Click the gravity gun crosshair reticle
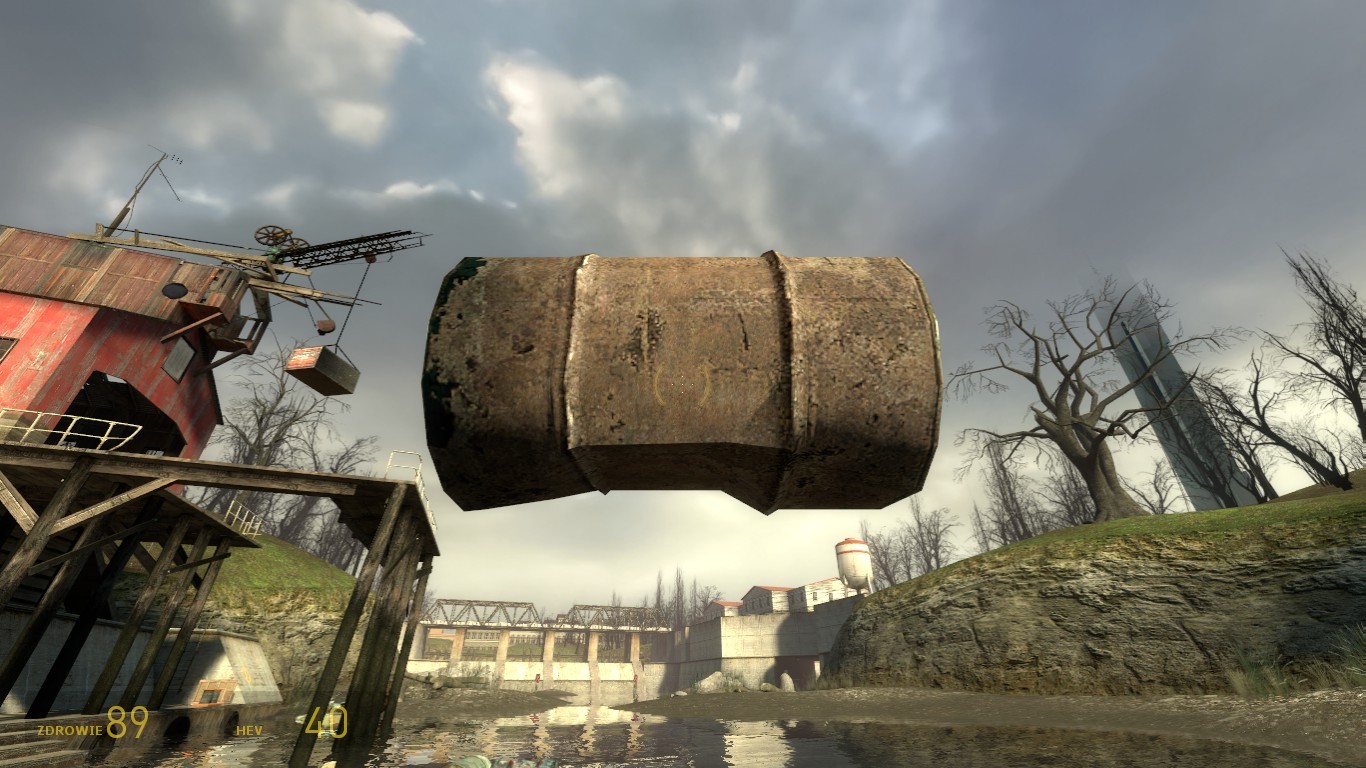Screen dimensions: 1366x768 pyautogui.click(x=683, y=385)
